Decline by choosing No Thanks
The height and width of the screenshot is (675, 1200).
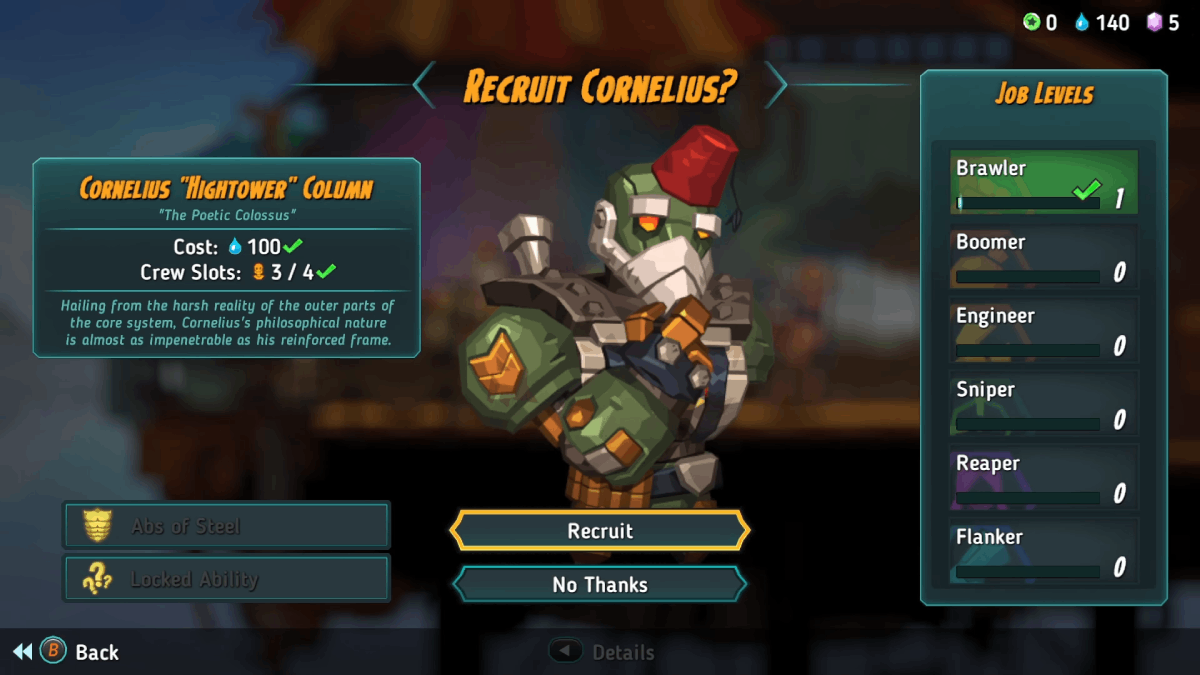(600, 585)
